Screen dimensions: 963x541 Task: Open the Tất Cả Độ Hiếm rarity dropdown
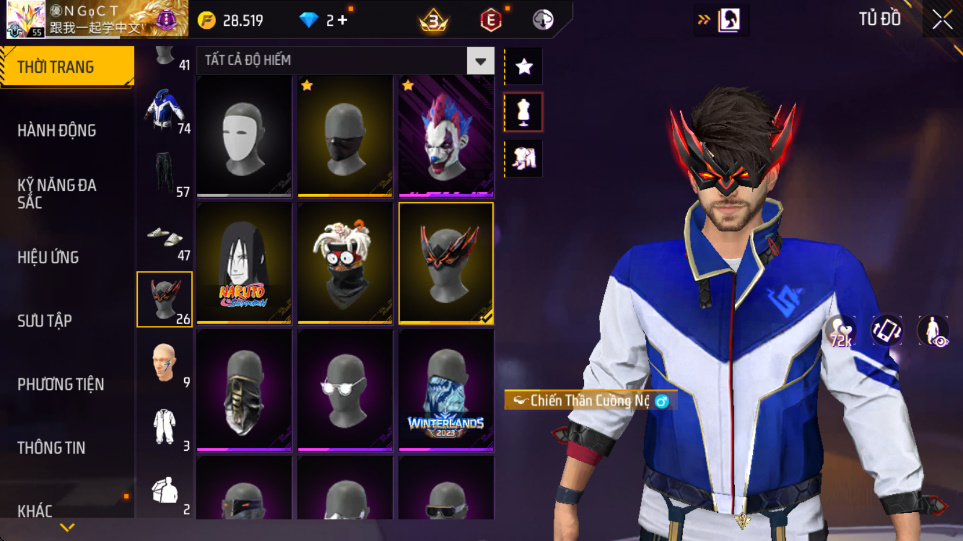pyautogui.click(x=481, y=61)
